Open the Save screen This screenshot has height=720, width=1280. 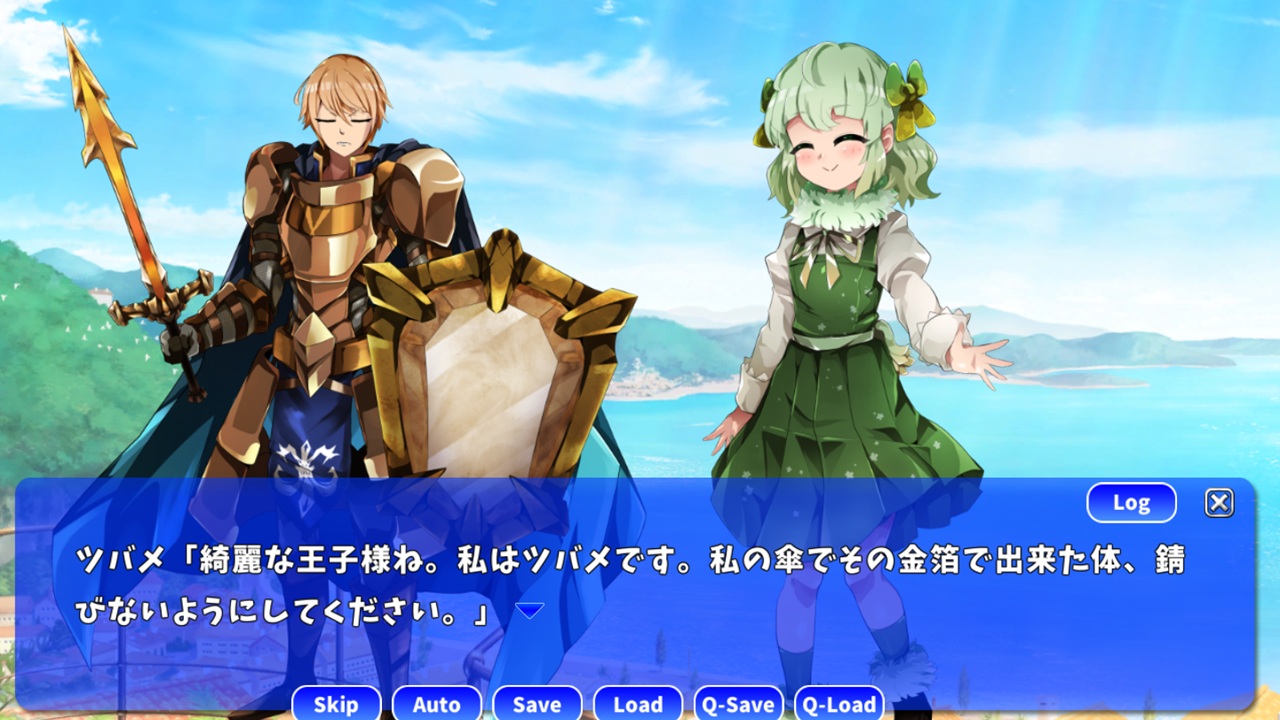pyautogui.click(x=537, y=703)
